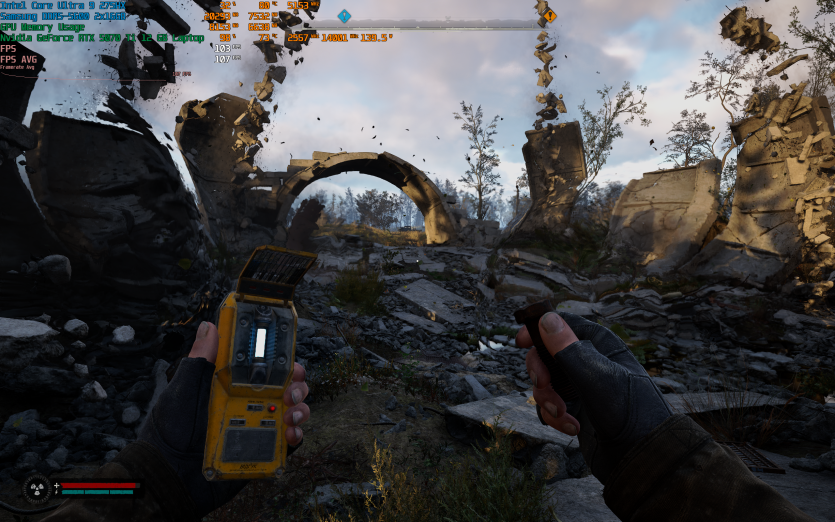Click the radiation trefoil status icon
The image size is (835, 522).
[x=36, y=489]
